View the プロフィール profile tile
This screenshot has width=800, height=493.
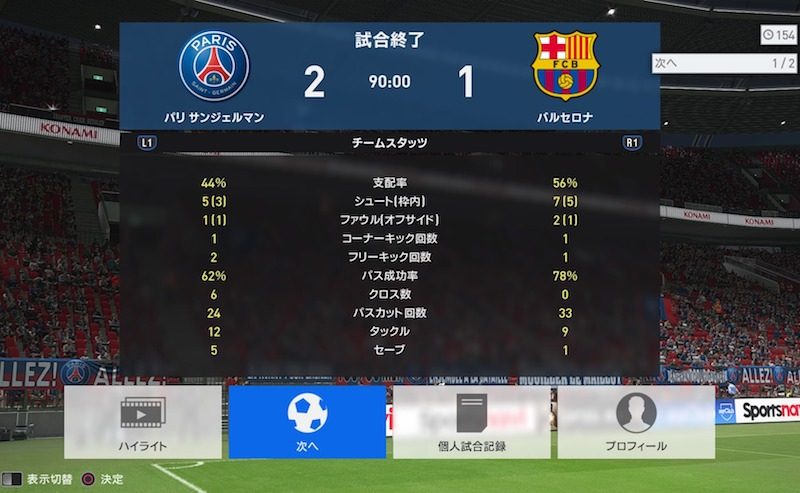pyautogui.click(x=636, y=421)
